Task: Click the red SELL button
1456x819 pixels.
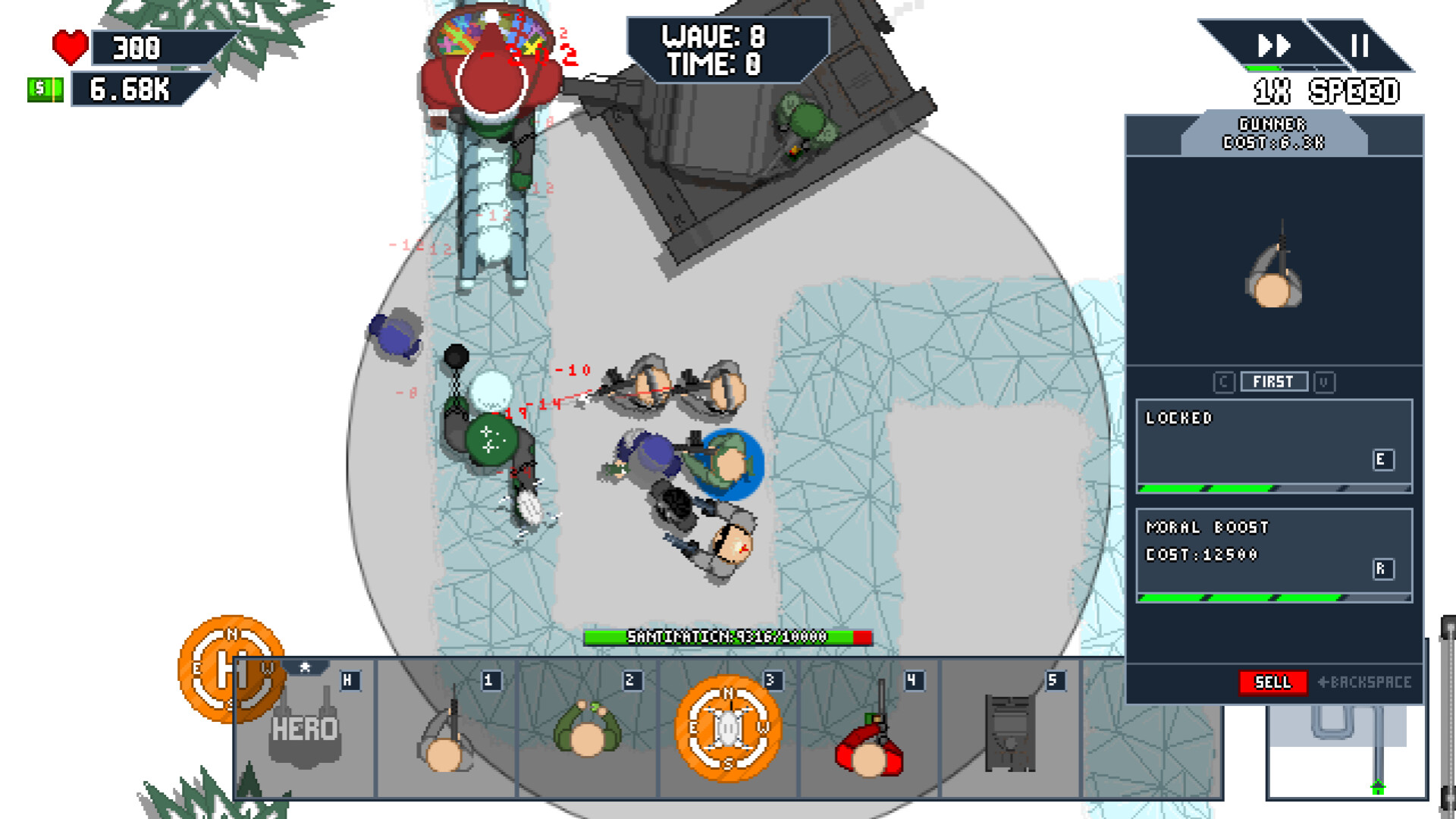Action: pyautogui.click(x=1274, y=682)
